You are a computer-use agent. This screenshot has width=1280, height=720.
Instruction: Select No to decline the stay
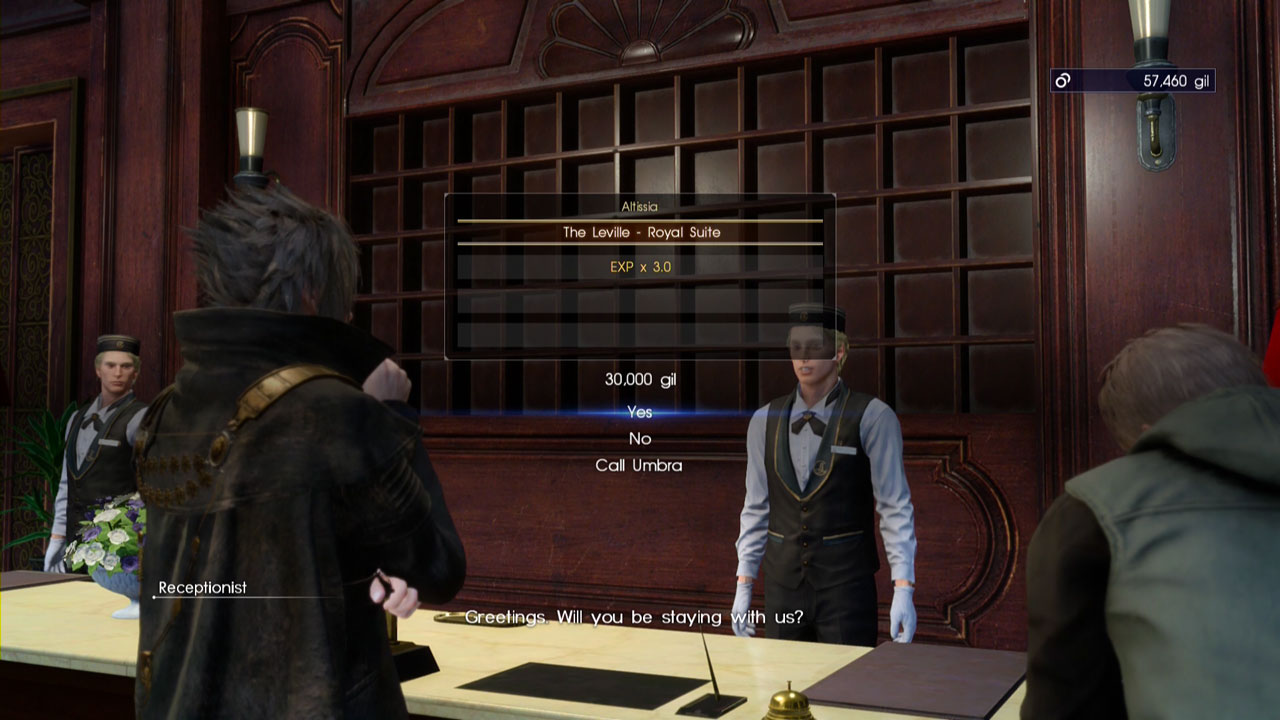tap(639, 439)
